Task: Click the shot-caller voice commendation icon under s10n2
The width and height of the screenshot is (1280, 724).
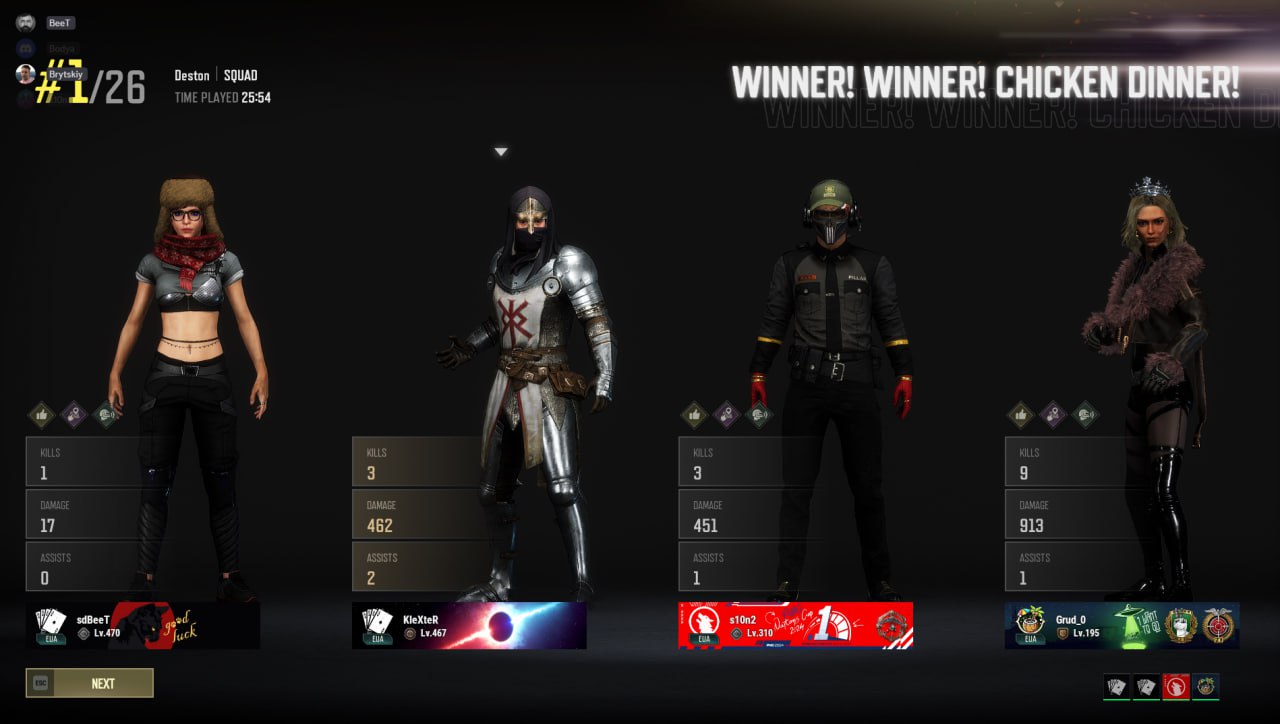Action: pos(758,415)
